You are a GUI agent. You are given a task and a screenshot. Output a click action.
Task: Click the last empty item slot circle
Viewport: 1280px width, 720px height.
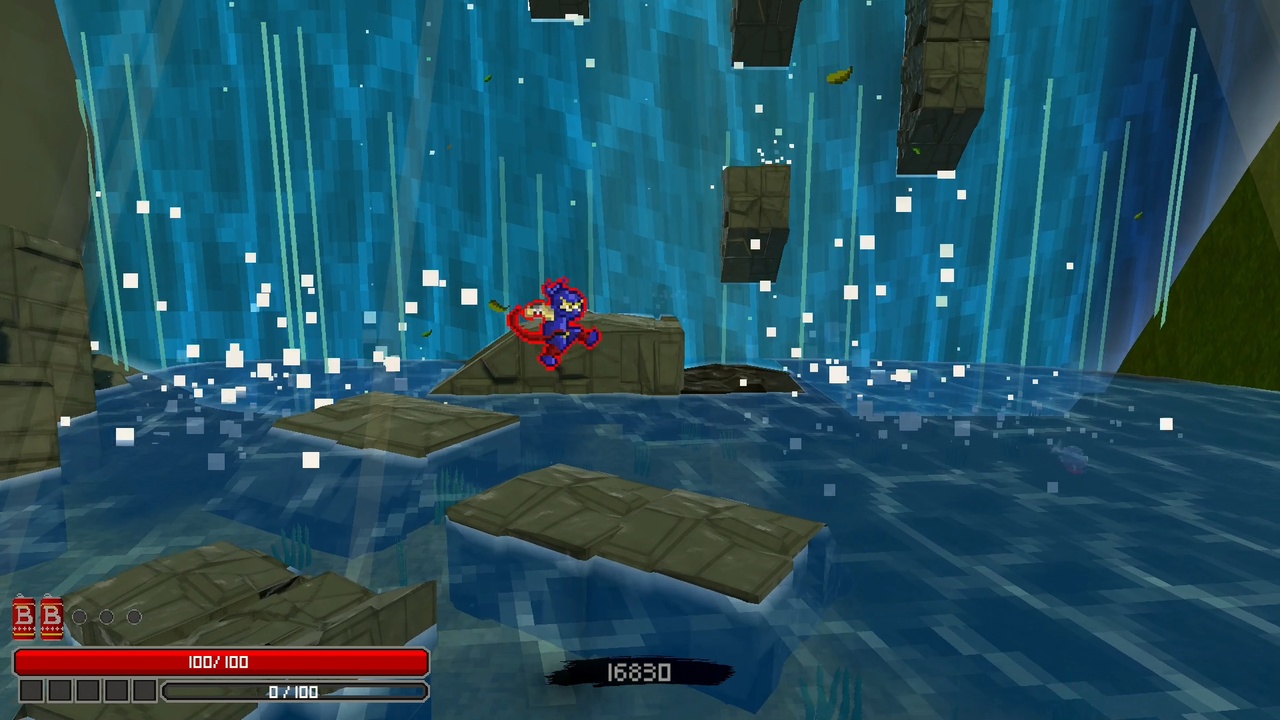[134, 616]
